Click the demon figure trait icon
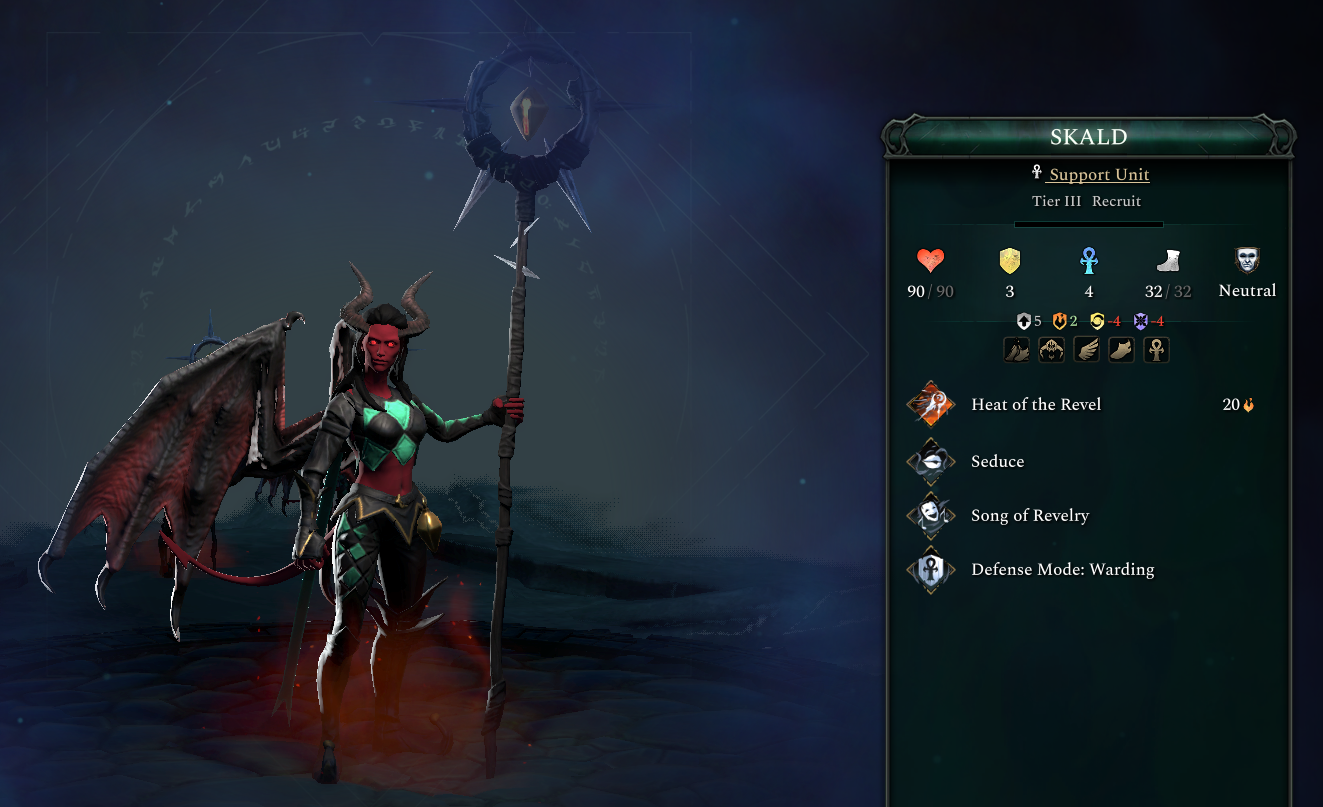This screenshot has height=807, width=1323. [1051, 350]
